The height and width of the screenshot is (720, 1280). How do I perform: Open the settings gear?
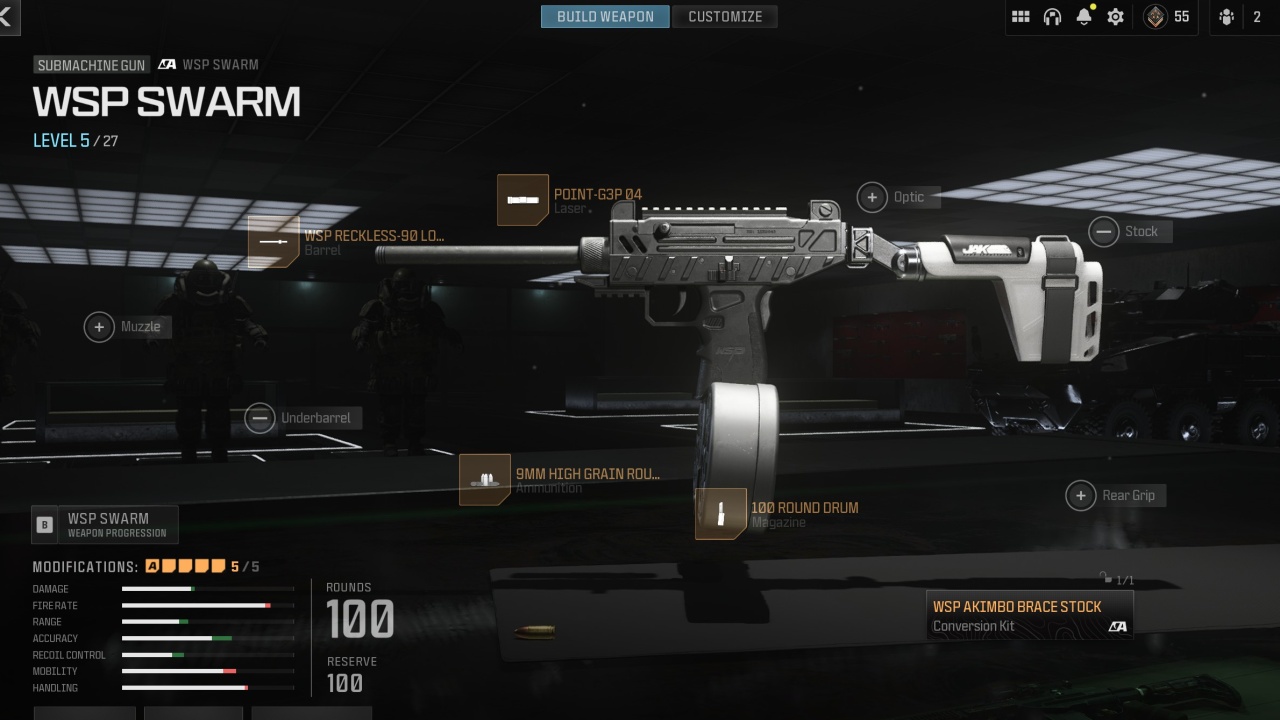pos(1116,16)
